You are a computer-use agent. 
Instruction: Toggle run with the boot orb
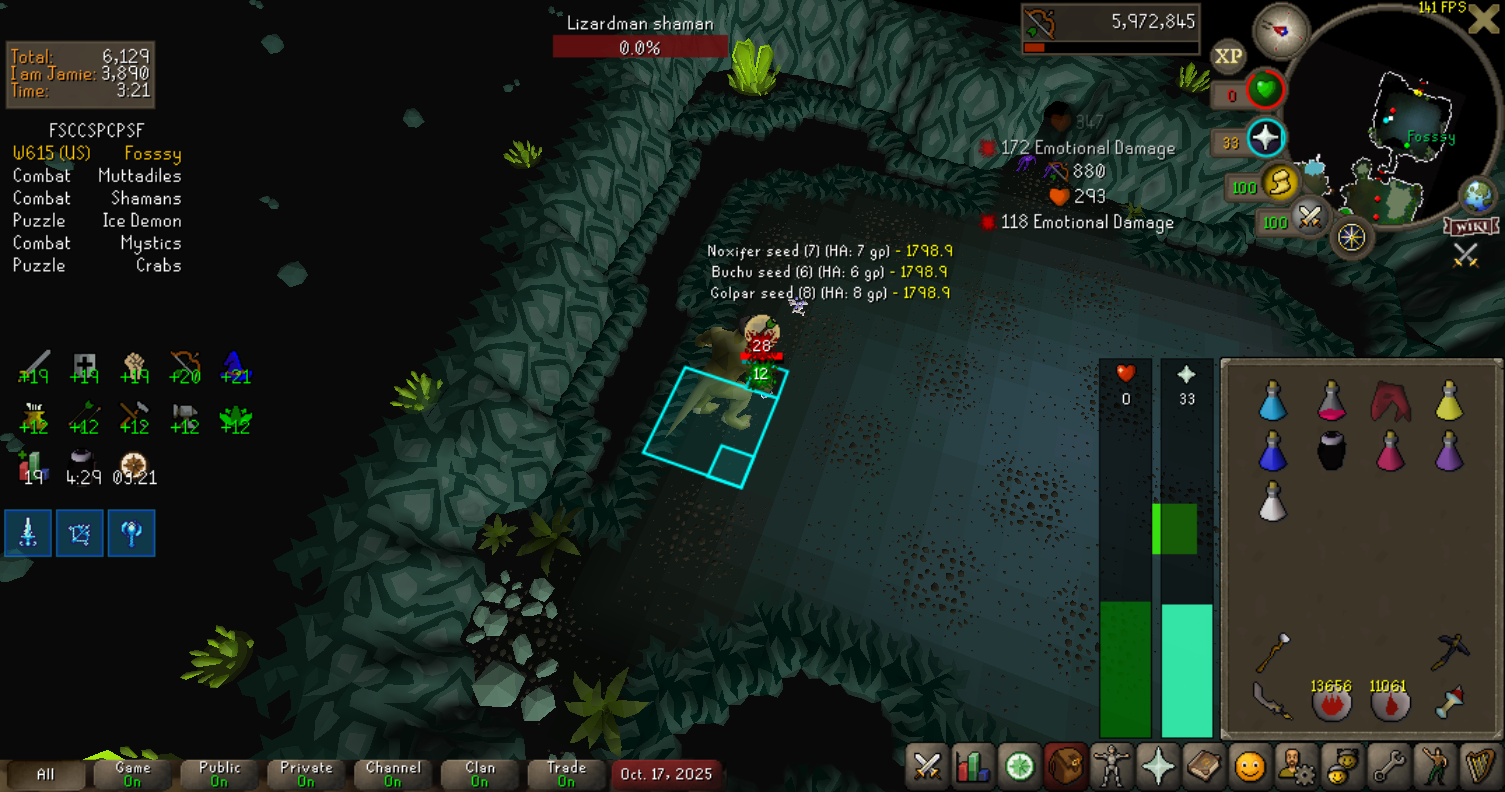point(1279,183)
